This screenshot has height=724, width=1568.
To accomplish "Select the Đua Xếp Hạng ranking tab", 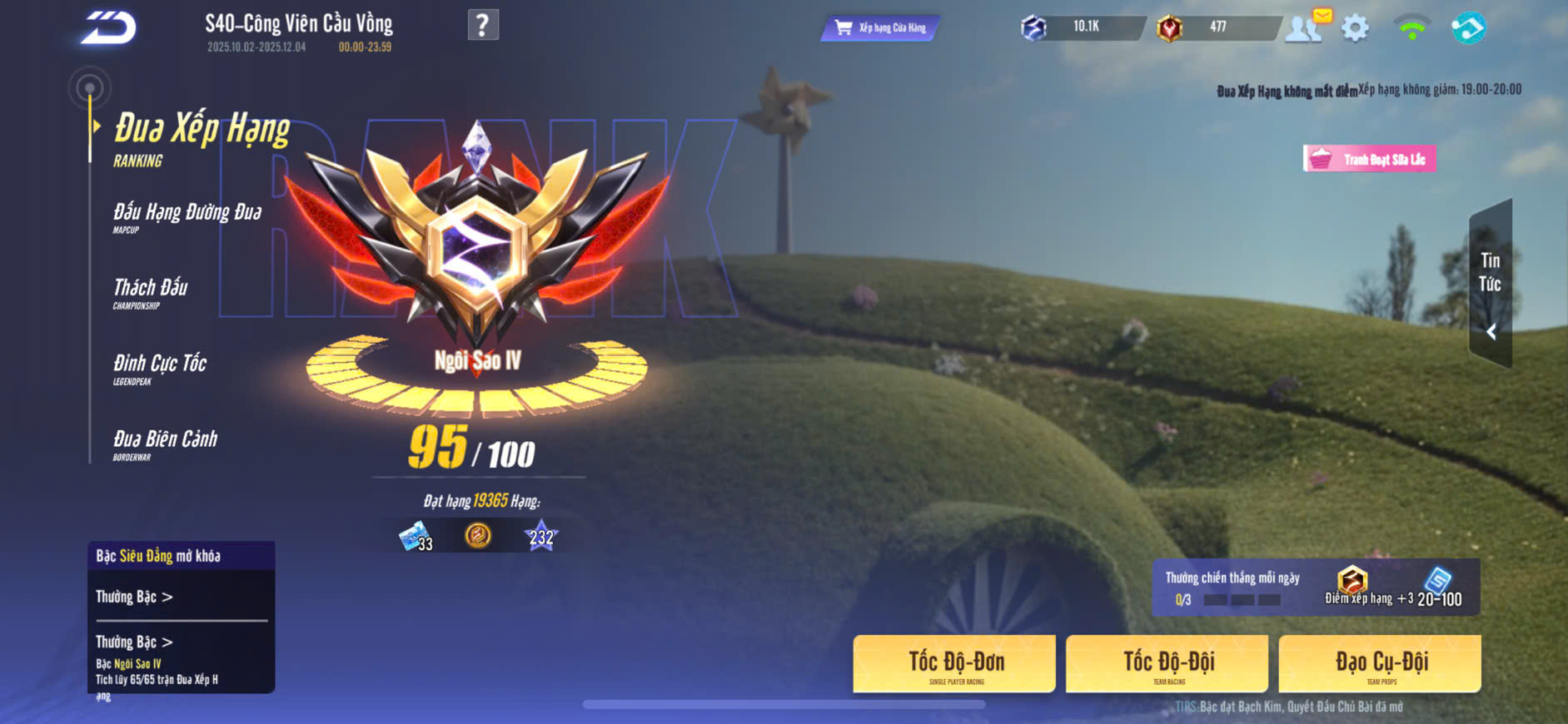I will [201, 137].
